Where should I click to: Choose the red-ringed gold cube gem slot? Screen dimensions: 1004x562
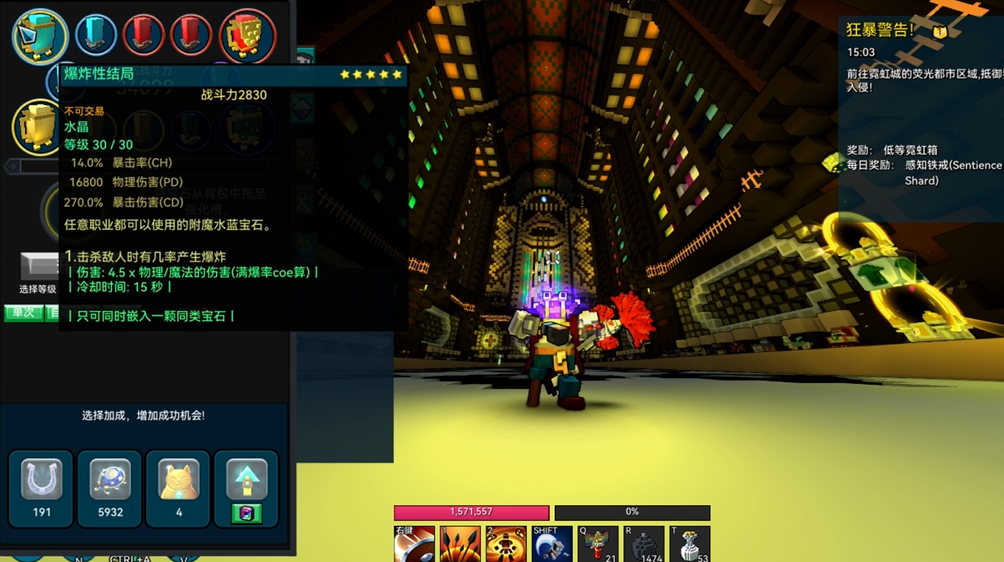point(246,35)
